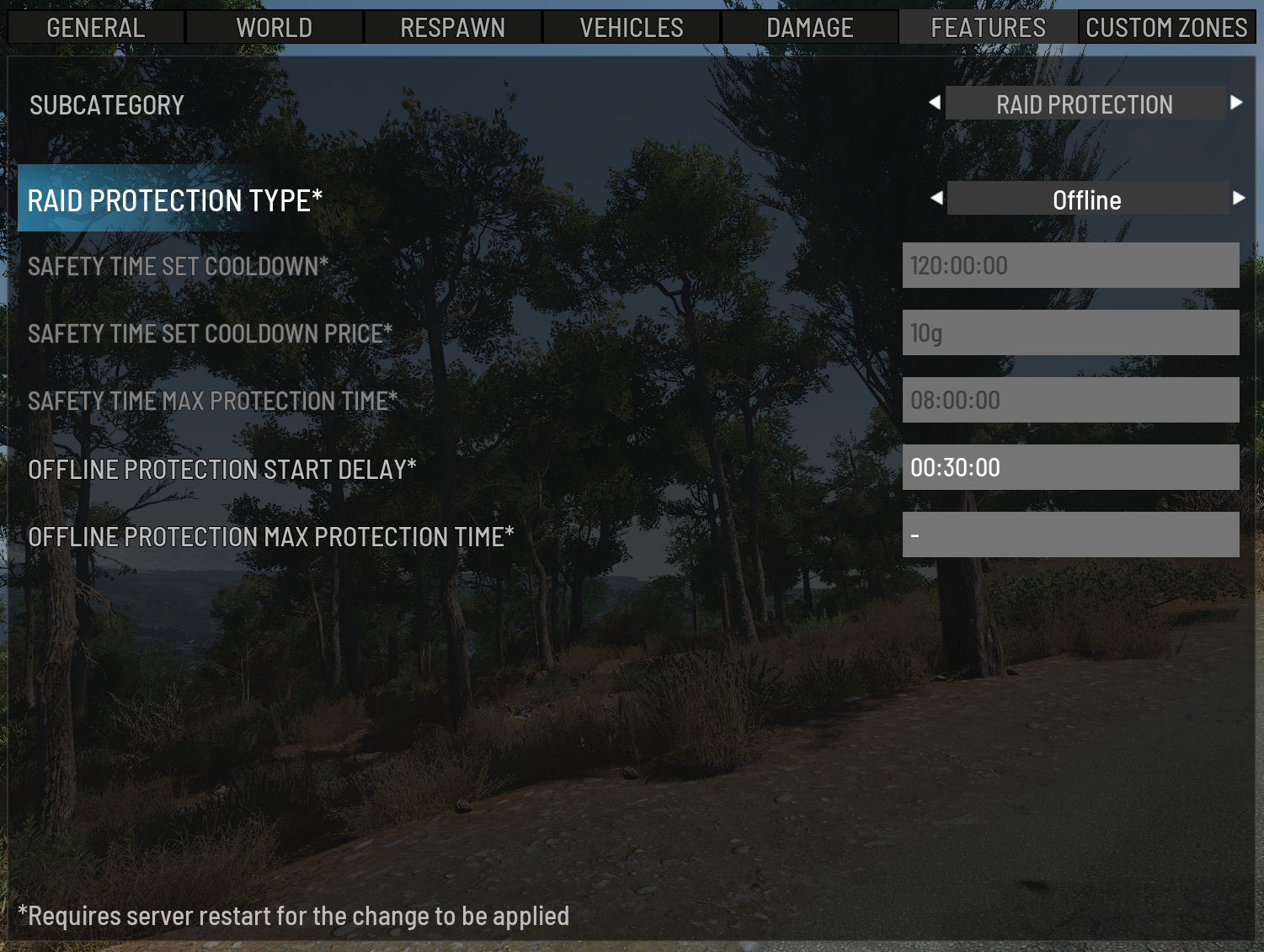Viewport: 1264px width, 952px height.
Task: Show the Damage settings tab
Action: (x=810, y=28)
